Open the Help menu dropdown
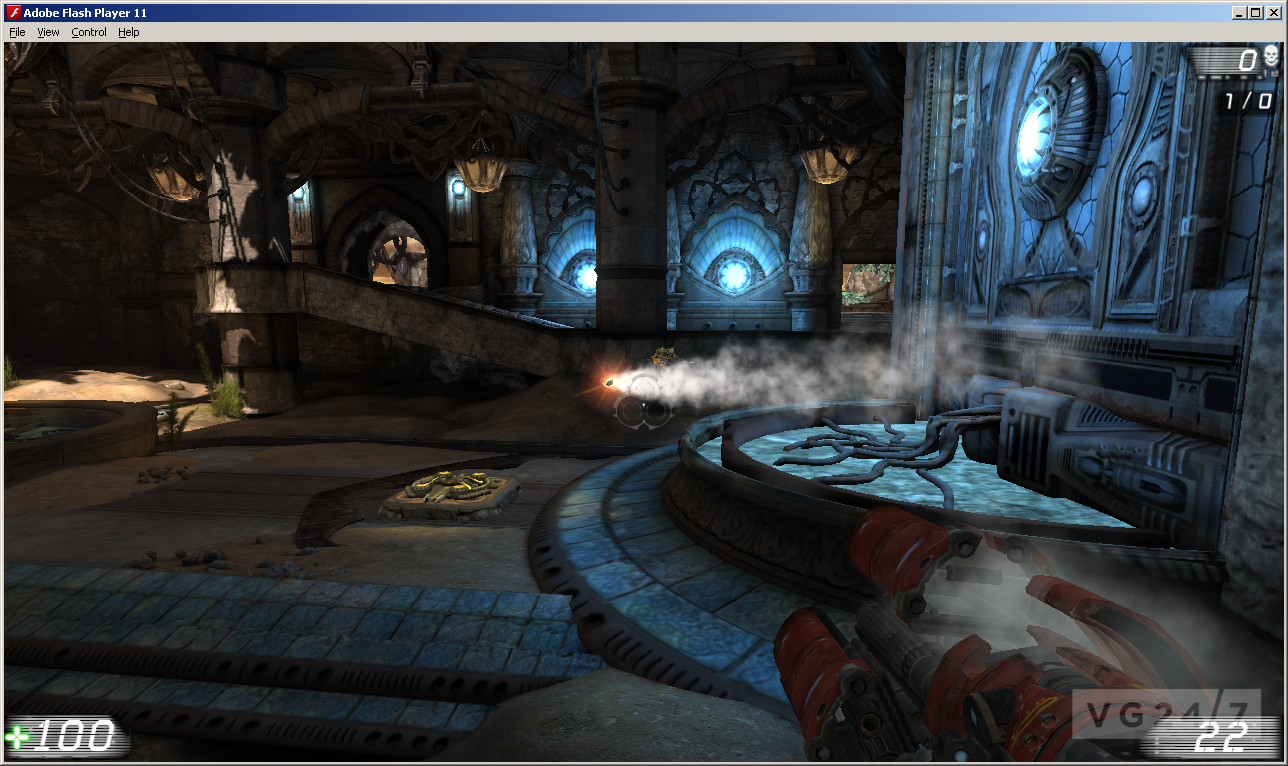The image size is (1288, 766). 128,31
